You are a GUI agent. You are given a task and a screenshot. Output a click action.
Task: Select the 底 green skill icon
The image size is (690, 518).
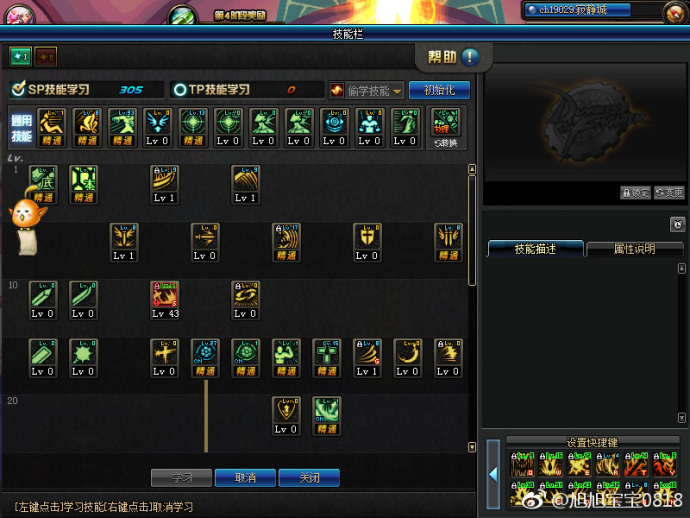tap(42, 182)
